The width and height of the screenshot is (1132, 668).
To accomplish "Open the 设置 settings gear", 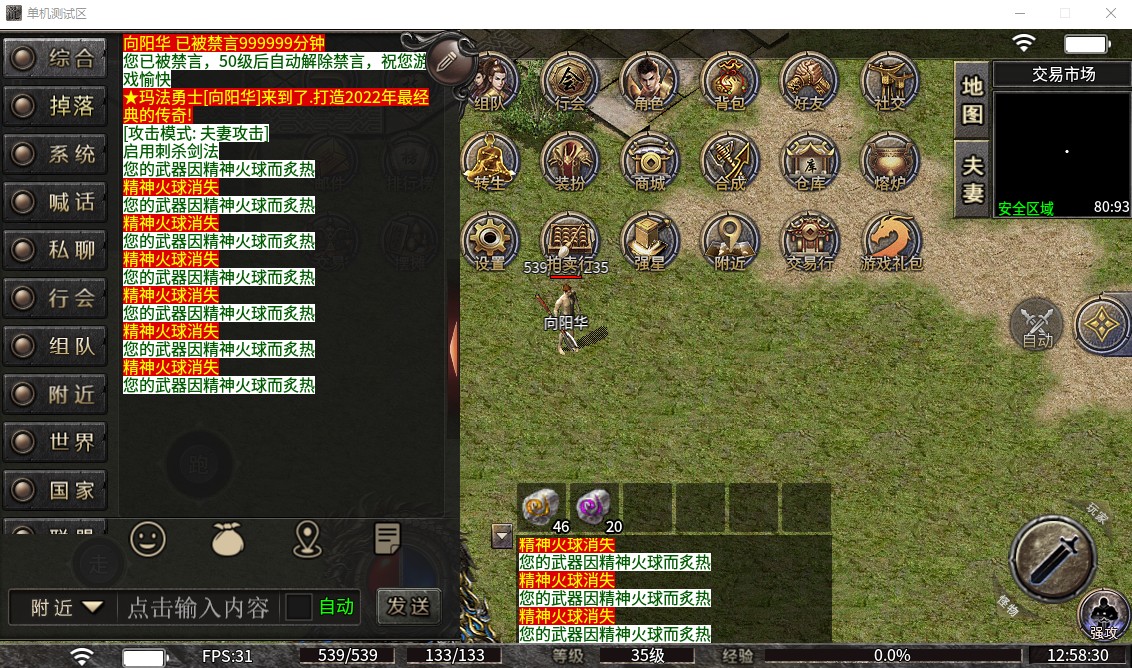I will click(x=490, y=241).
